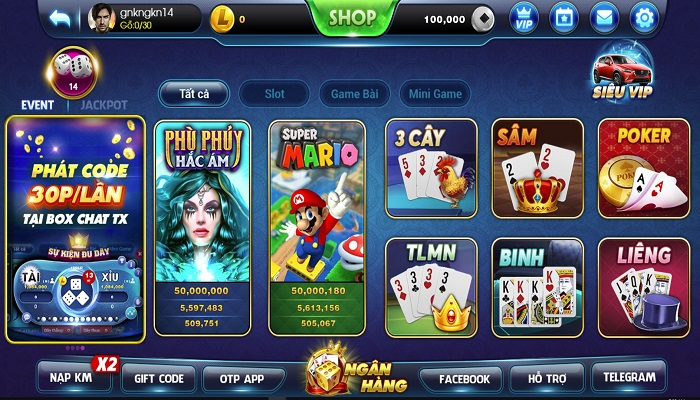700x400 pixels.
Task: Open the settings gear icon
Action: click(644, 18)
